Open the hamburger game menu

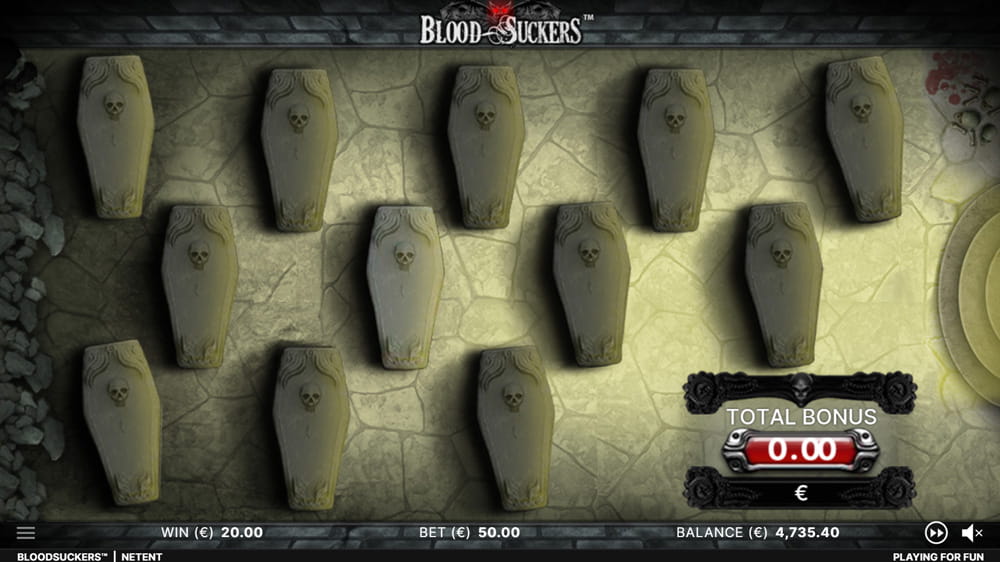[26, 533]
